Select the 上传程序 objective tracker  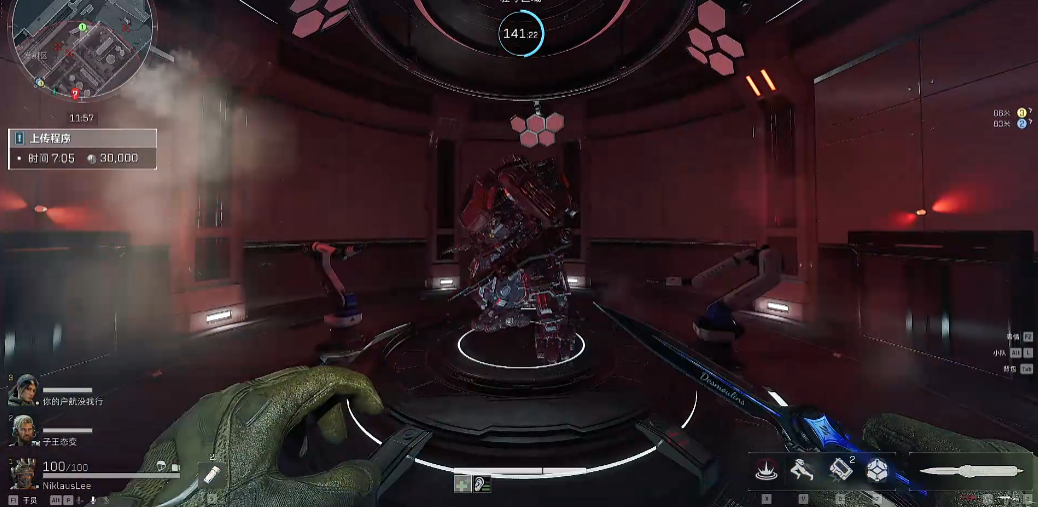[x=82, y=148]
